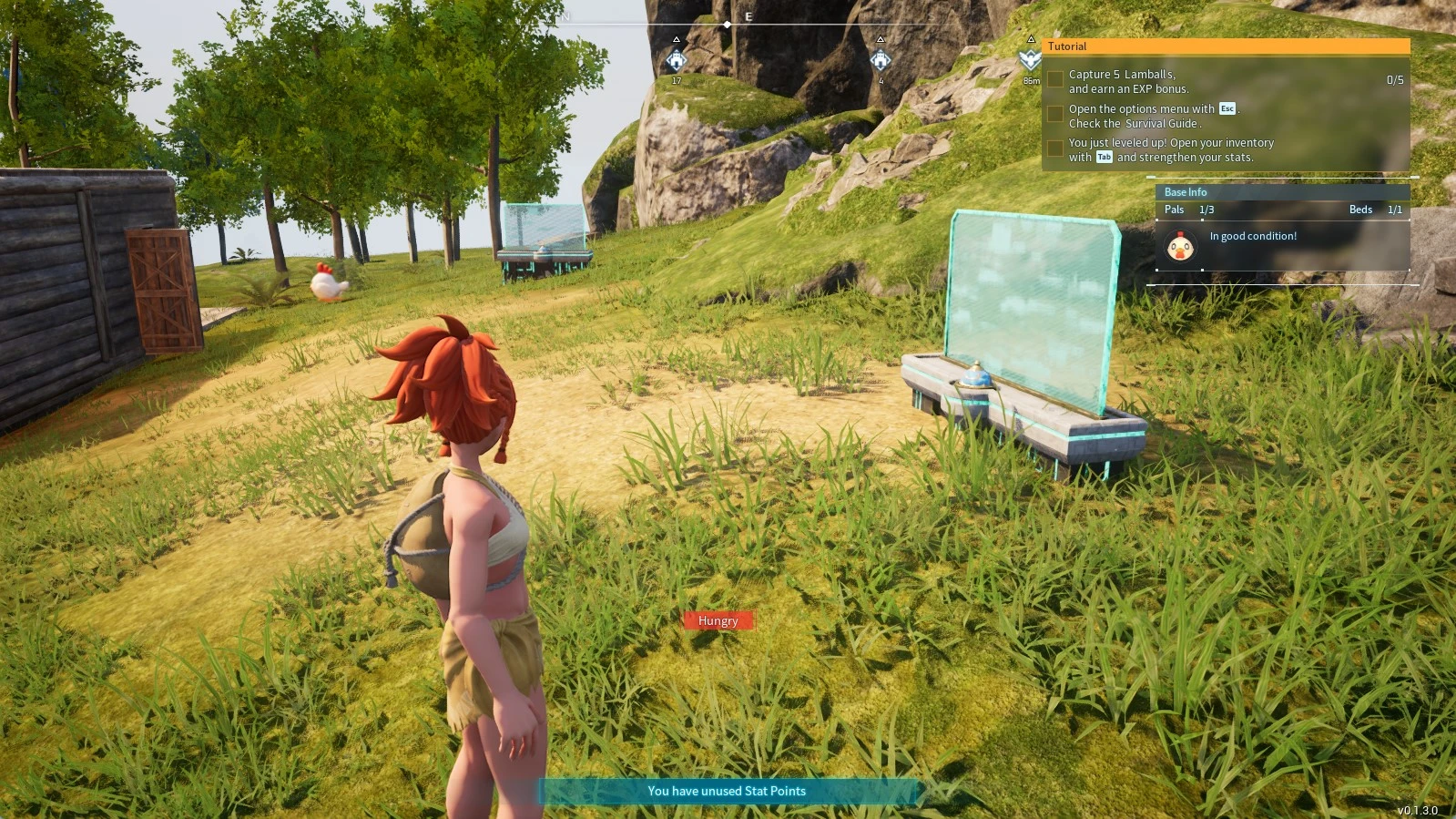Select the compass marker labeled 17

677,61
